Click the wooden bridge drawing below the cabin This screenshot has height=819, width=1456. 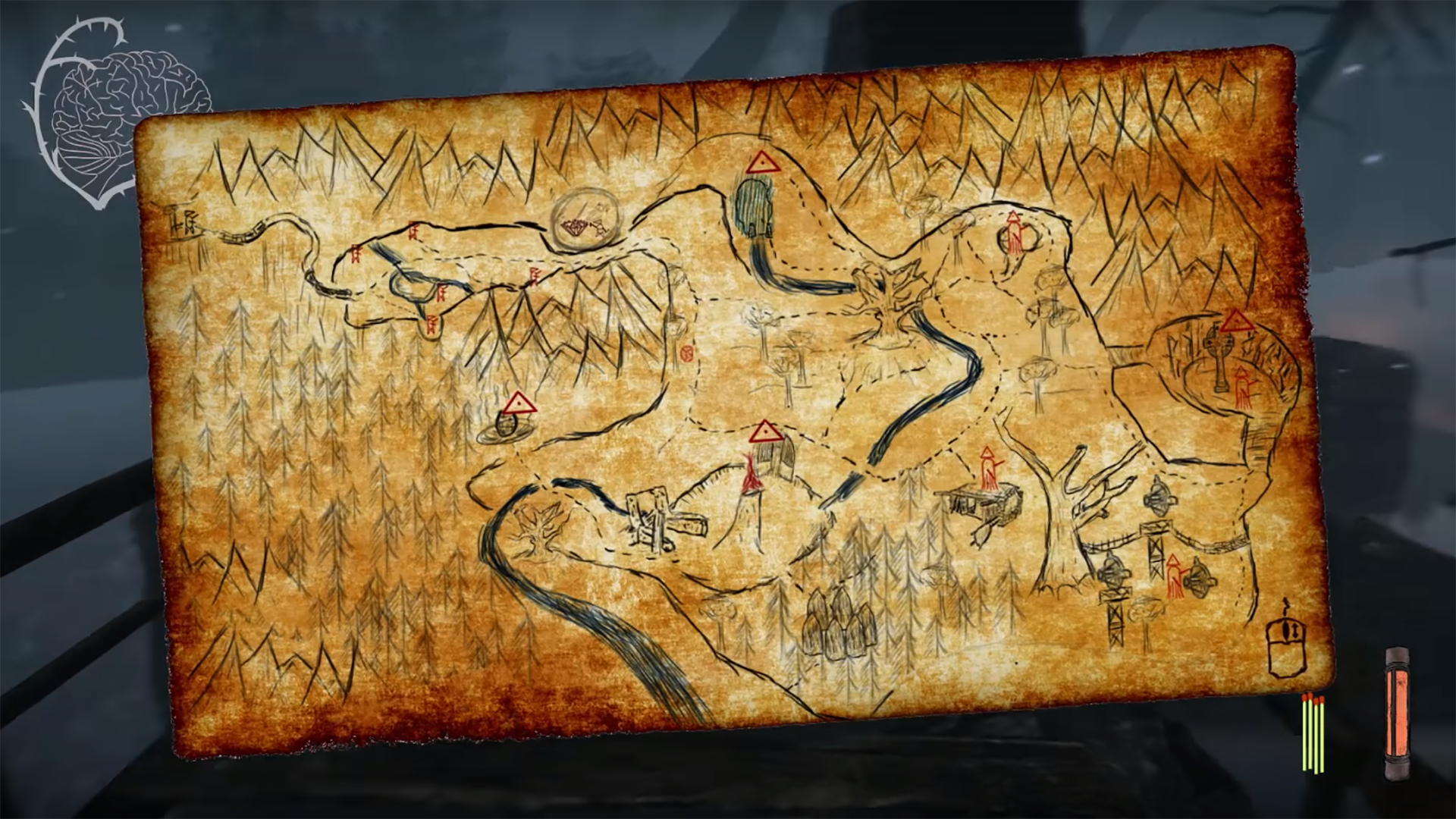[664, 516]
